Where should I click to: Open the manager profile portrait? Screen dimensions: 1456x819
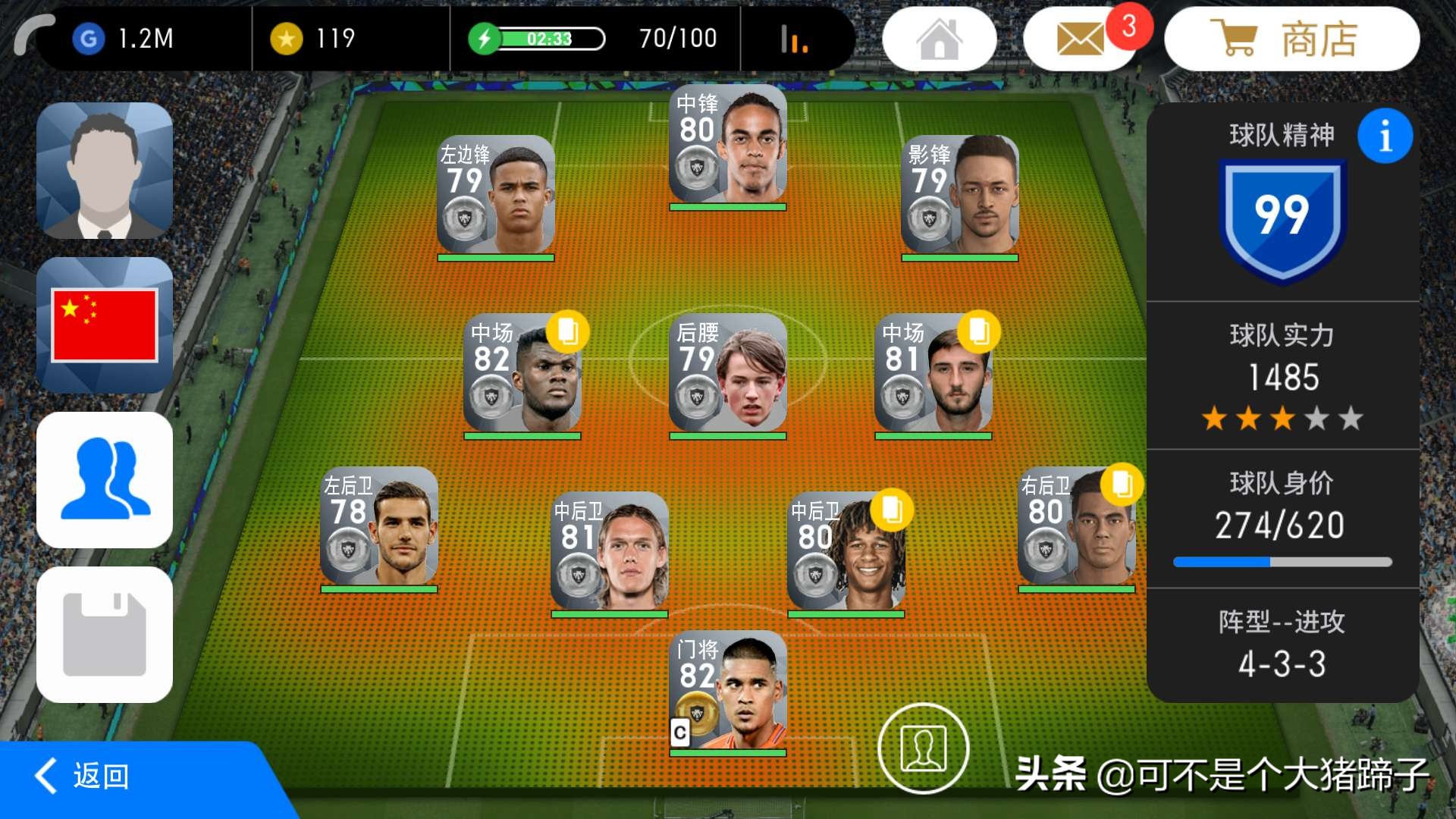[x=105, y=171]
